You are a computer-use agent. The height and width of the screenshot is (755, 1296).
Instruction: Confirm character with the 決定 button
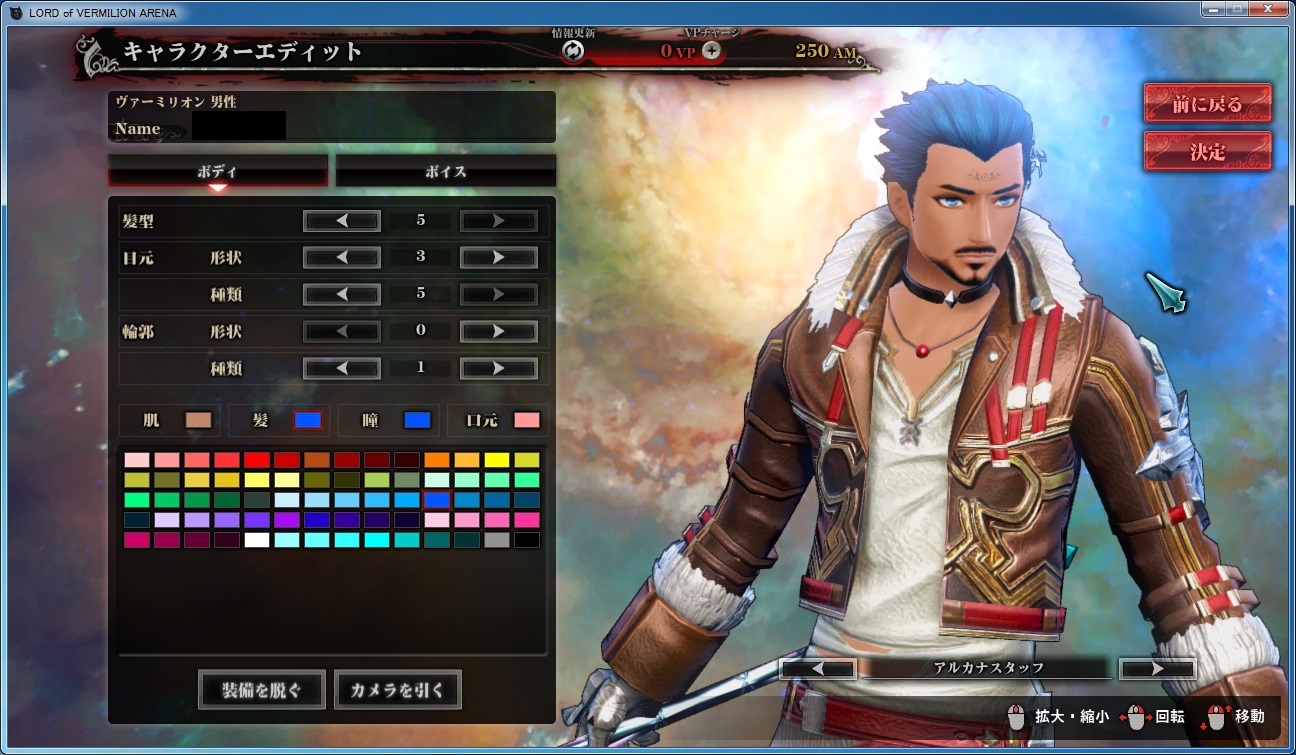click(x=1207, y=152)
